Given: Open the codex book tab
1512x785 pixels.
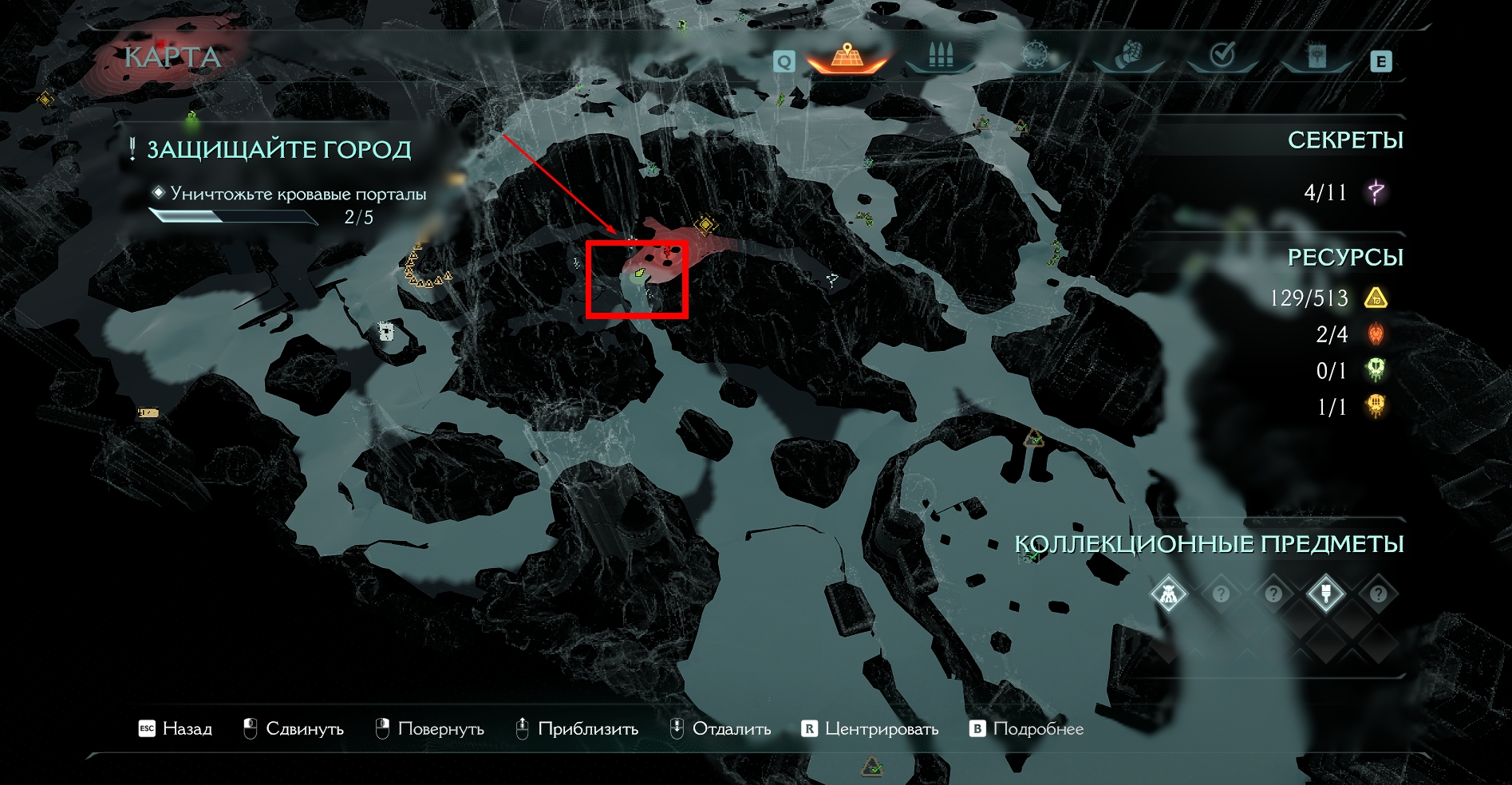Looking at the screenshot, I should pos(1316,57).
